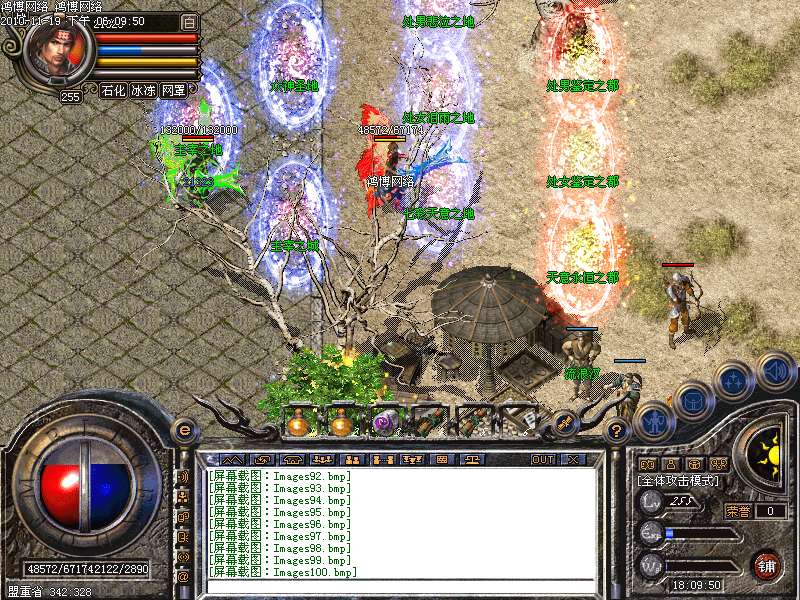Click the 网罩 status button
The height and width of the screenshot is (600, 800).
tap(173, 90)
